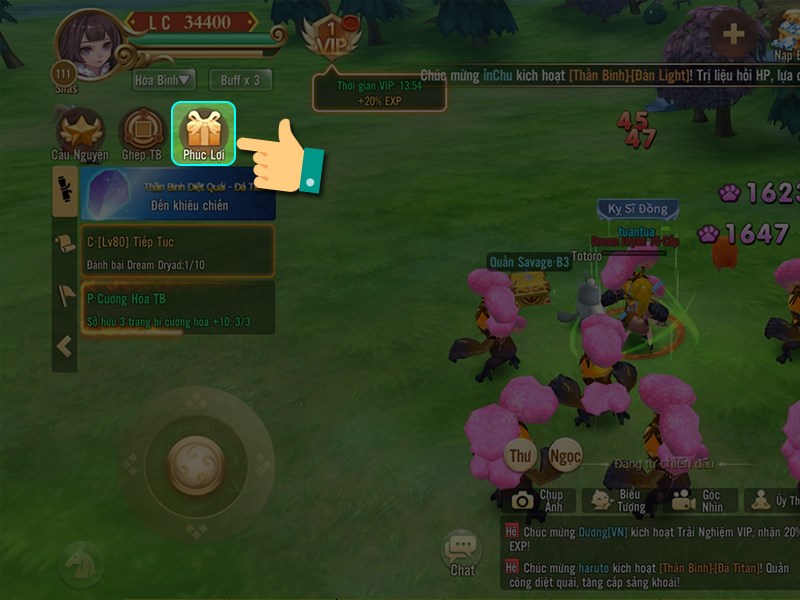
Task: Open the Ghép TB icon
Action: tap(142, 133)
